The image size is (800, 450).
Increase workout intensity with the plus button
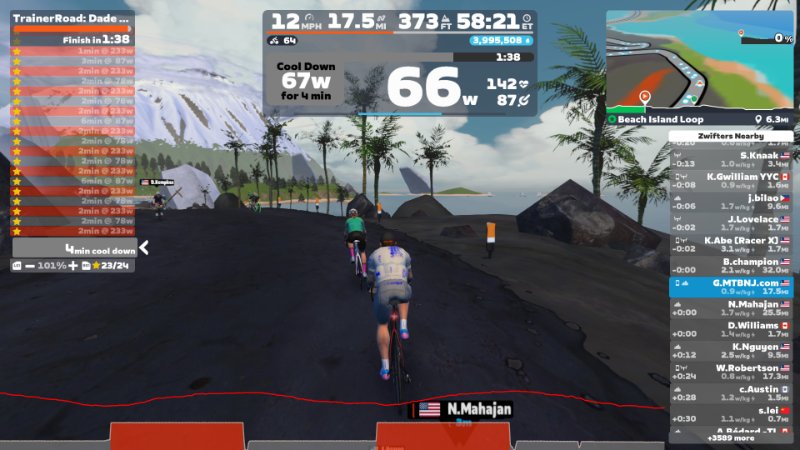[x=73, y=265]
